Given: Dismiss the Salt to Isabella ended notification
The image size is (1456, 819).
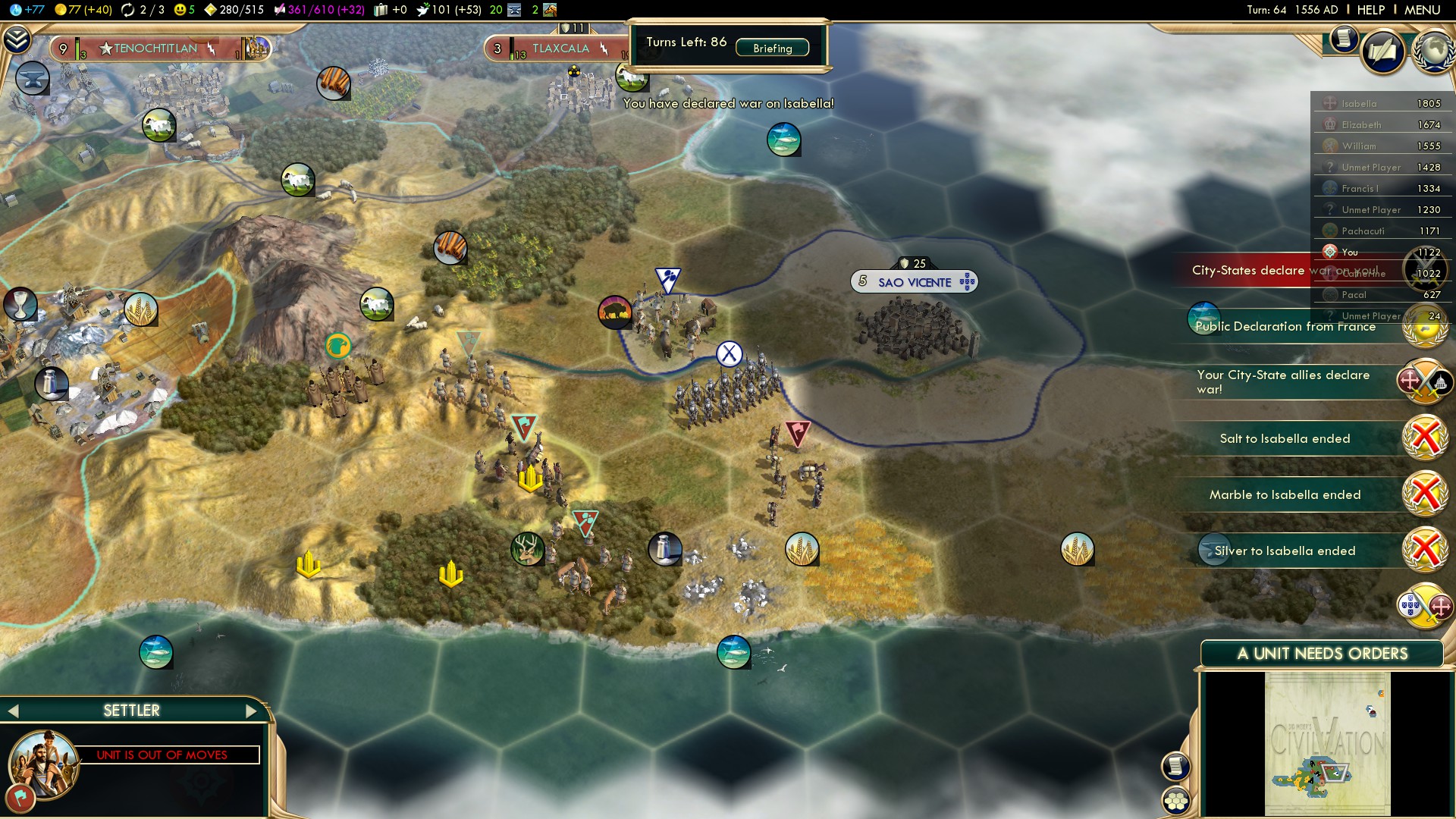Looking at the screenshot, I should tap(1425, 438).
